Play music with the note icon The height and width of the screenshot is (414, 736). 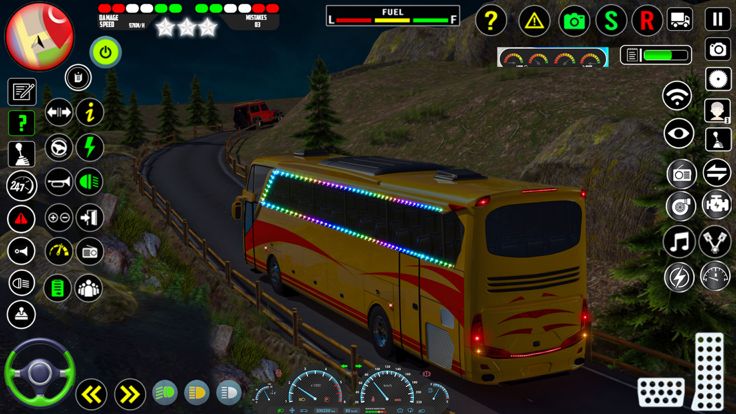[680, 241]
